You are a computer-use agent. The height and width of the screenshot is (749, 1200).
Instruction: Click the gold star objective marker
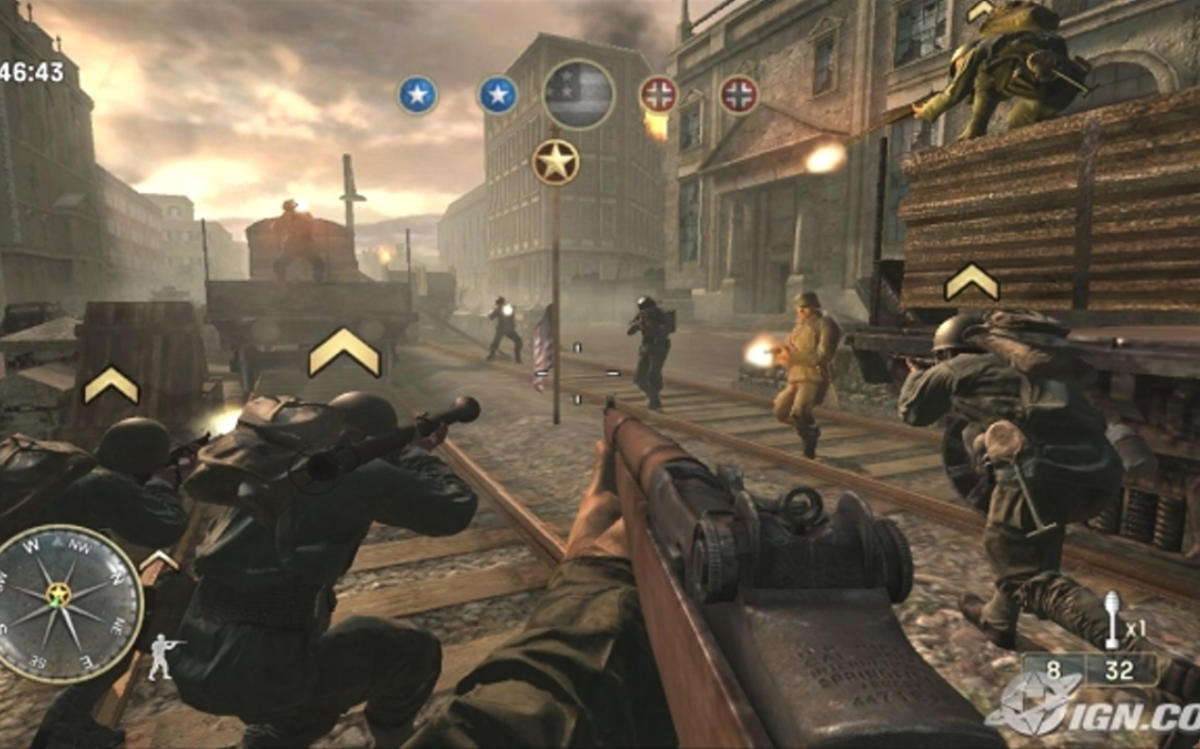click(x=555, y=162)
